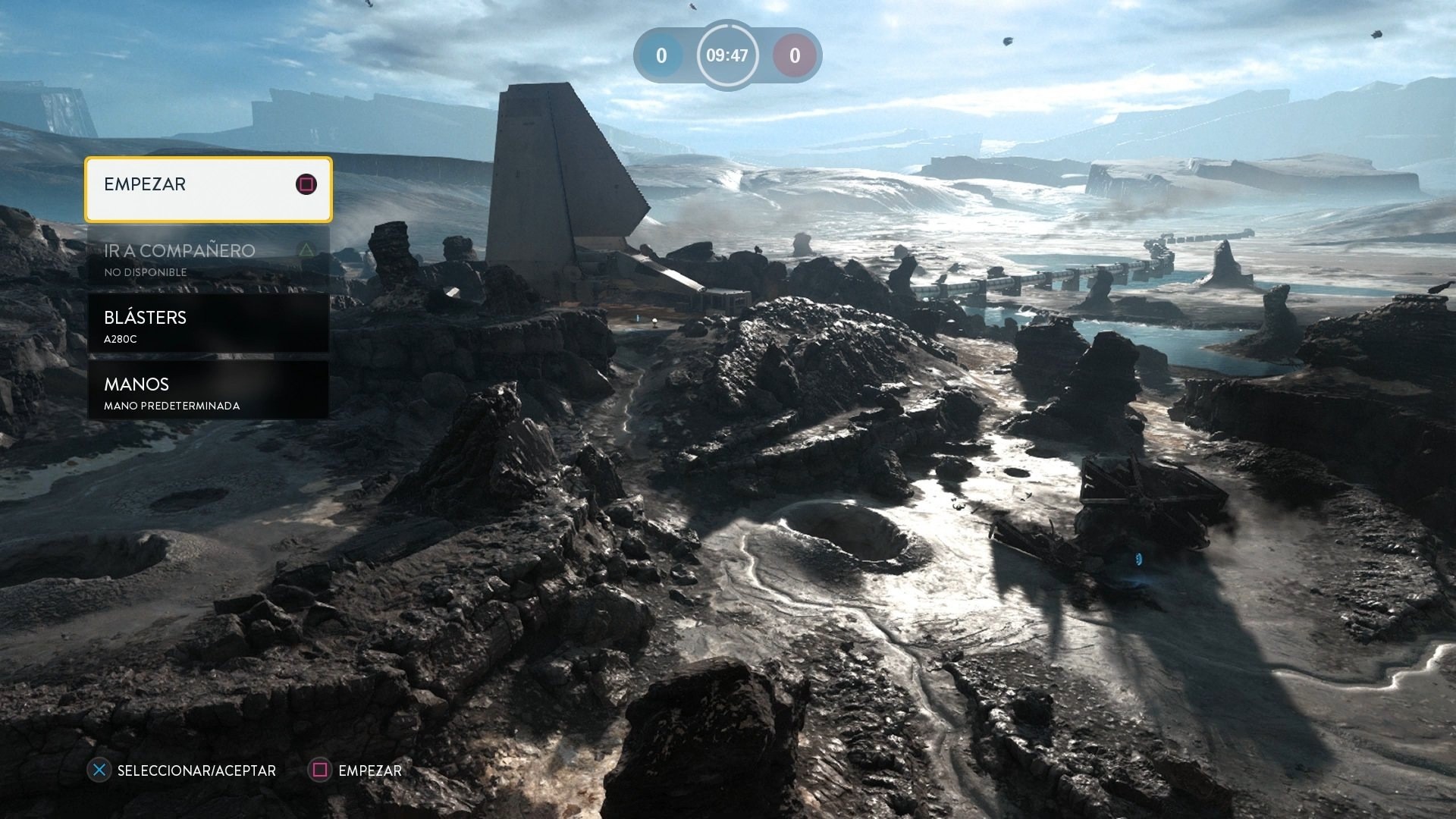Click the red team score indicator
Viewport: 1456px width, 819px height.
click(794, 55)
